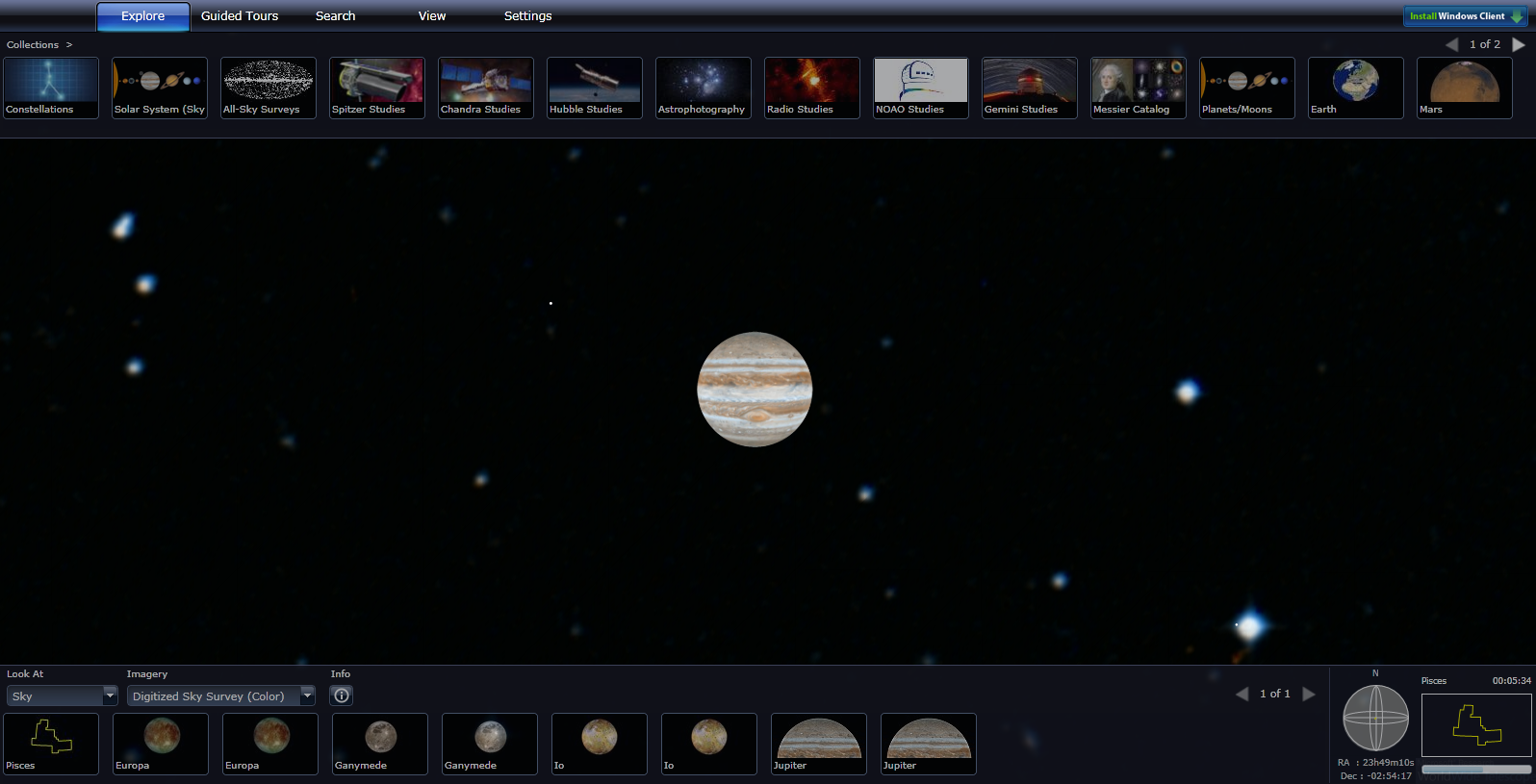Open the All-Sky Surveys collection
The image size is (1536, 784).
268,88
